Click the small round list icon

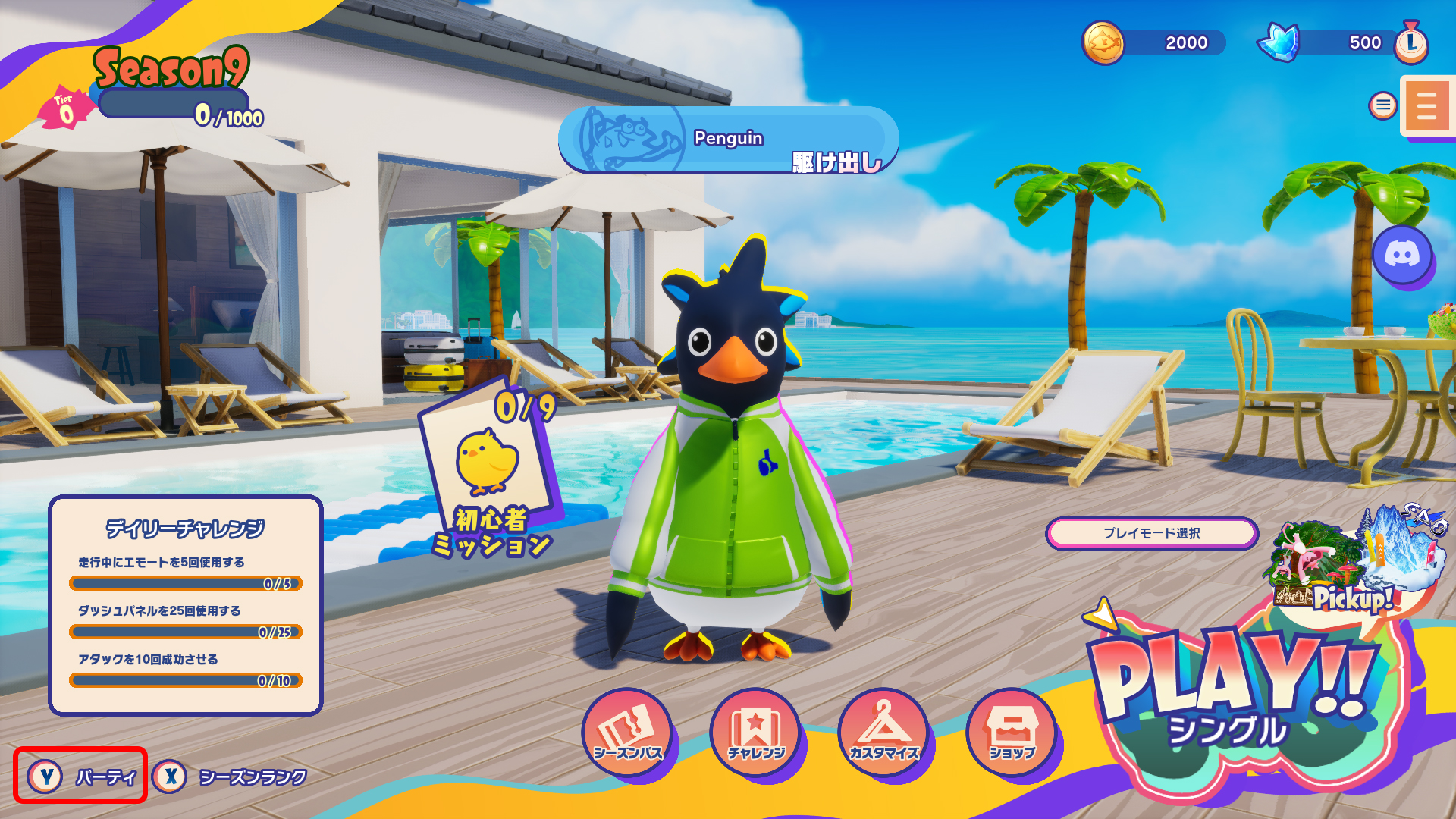1382,105
